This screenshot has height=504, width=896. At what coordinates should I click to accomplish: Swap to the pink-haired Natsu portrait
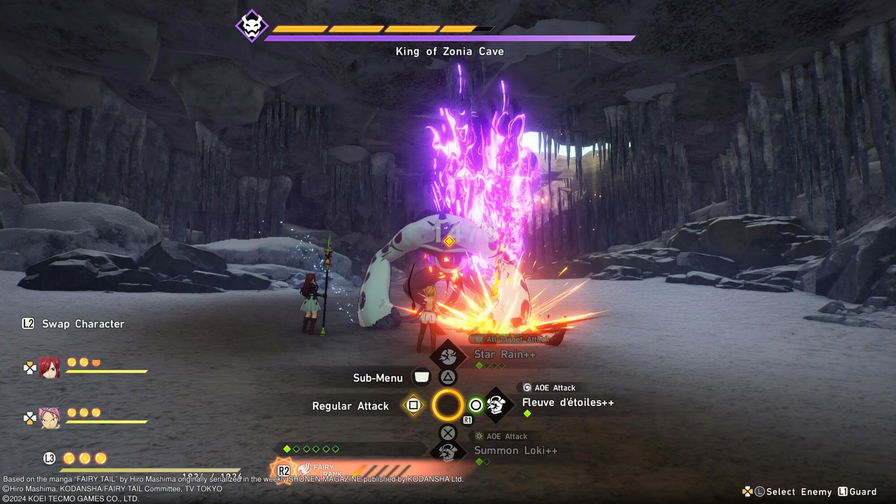pos(50,417)
